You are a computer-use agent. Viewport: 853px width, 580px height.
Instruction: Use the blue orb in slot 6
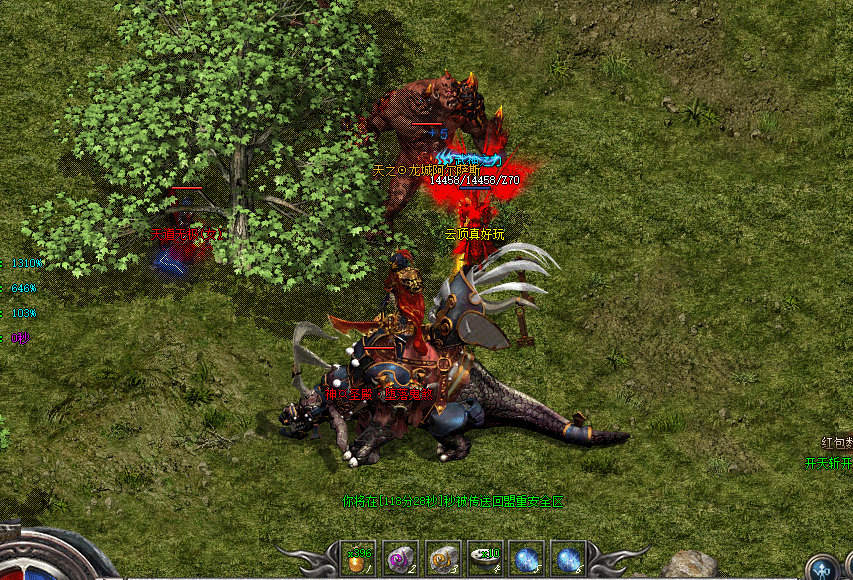(569, 559)
